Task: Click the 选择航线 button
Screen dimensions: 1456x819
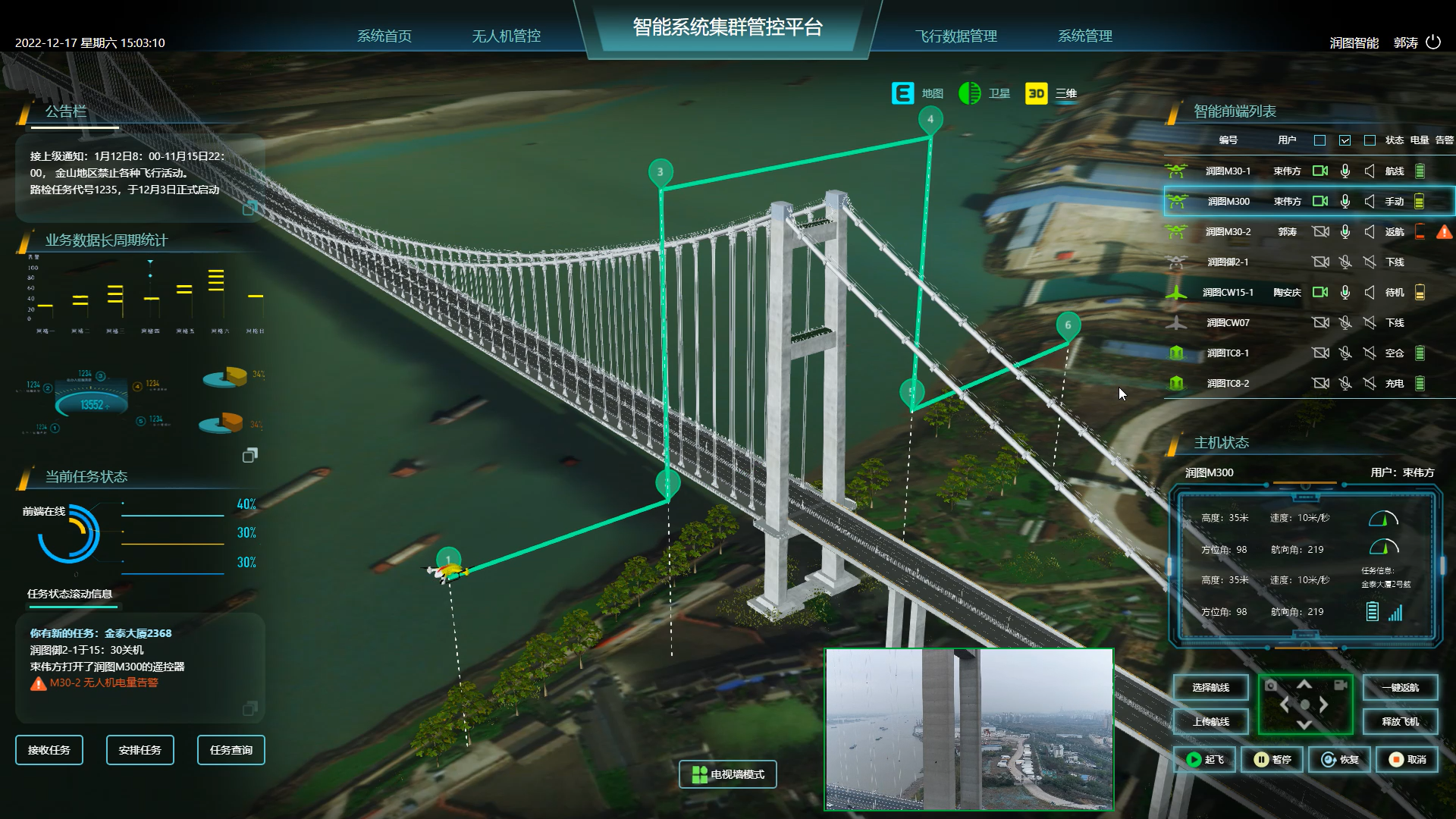Action: pyautogui.click(x=1210, y=688)
